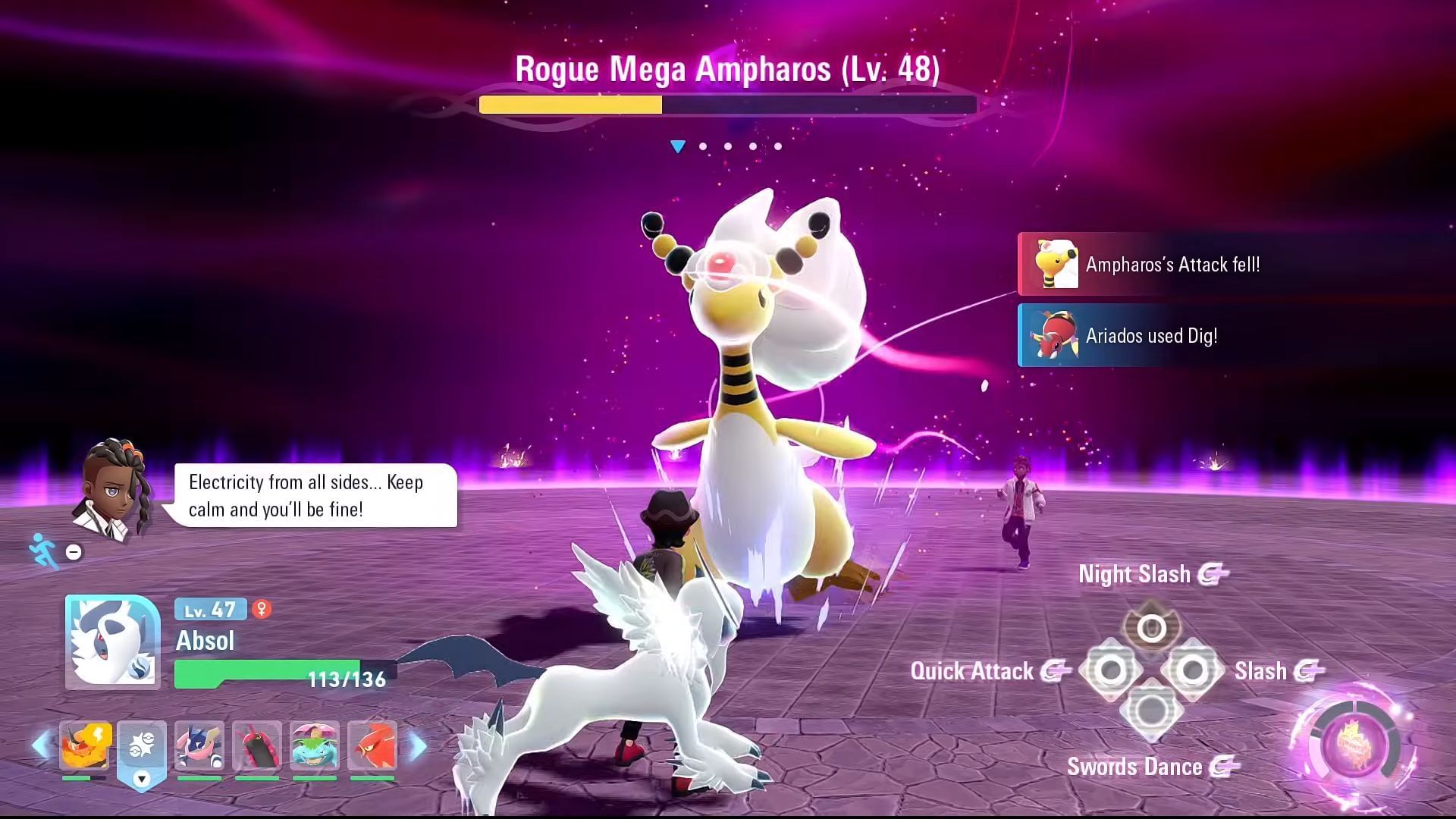This screenshot has width=1456, height=819.
Task: Switch to Greninja in the party bar
Action: click(x=199, y=746)
